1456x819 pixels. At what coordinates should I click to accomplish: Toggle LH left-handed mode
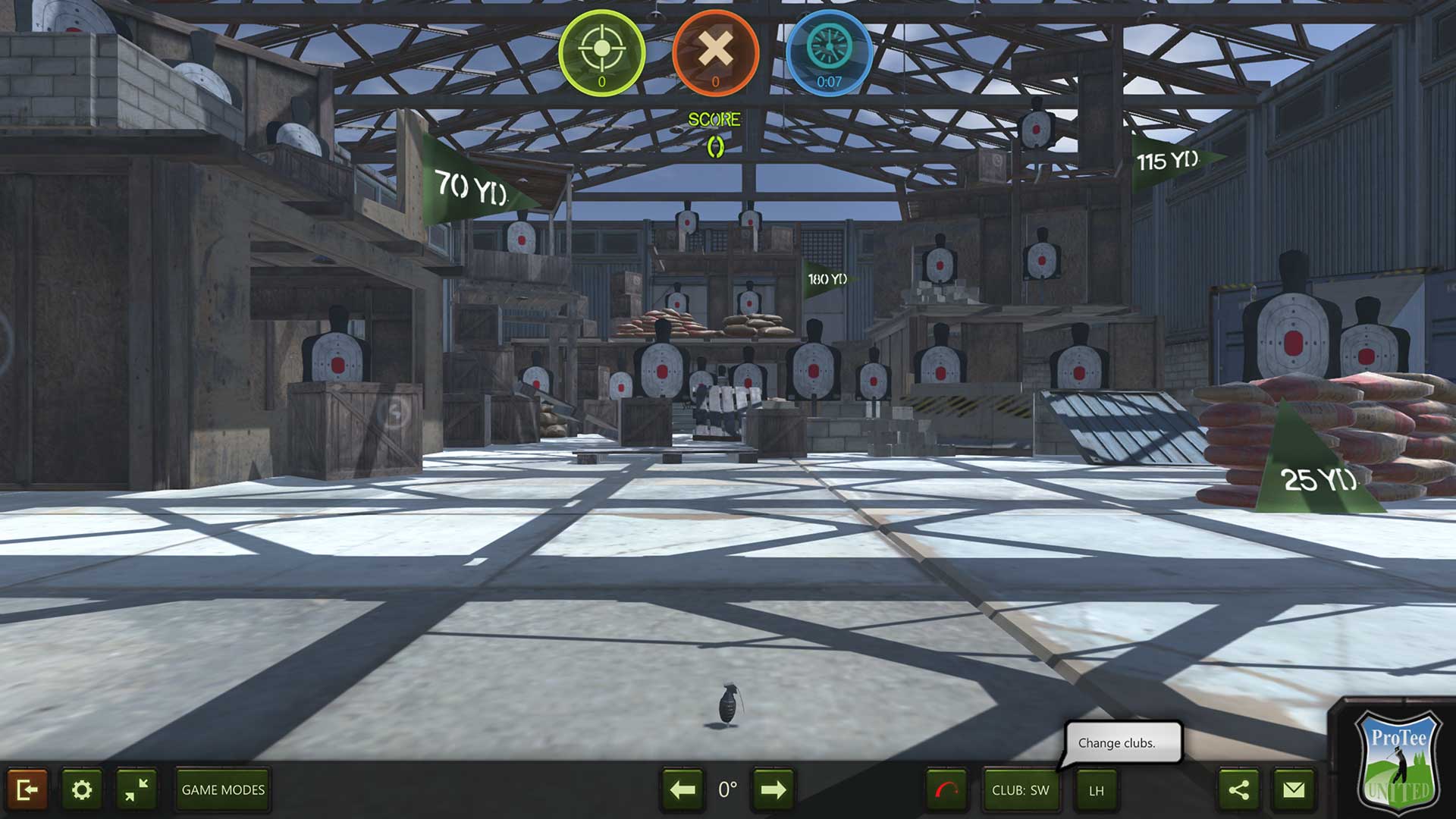(x=1095, y=789)
